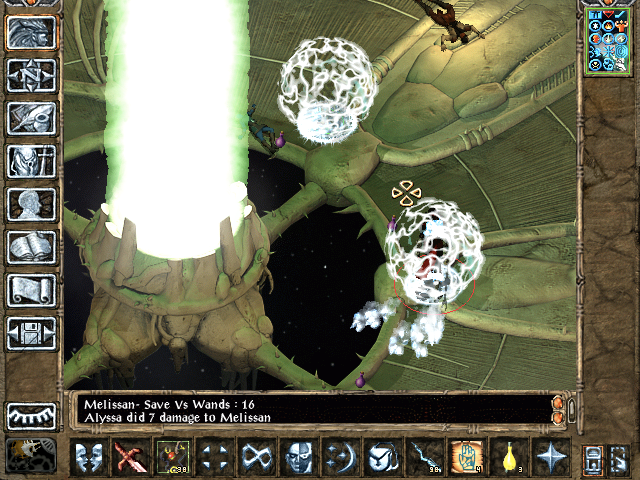Choose the crossed red sword weapon slot
This screenshot has height=480, width=640.
(x=129, y=457)
